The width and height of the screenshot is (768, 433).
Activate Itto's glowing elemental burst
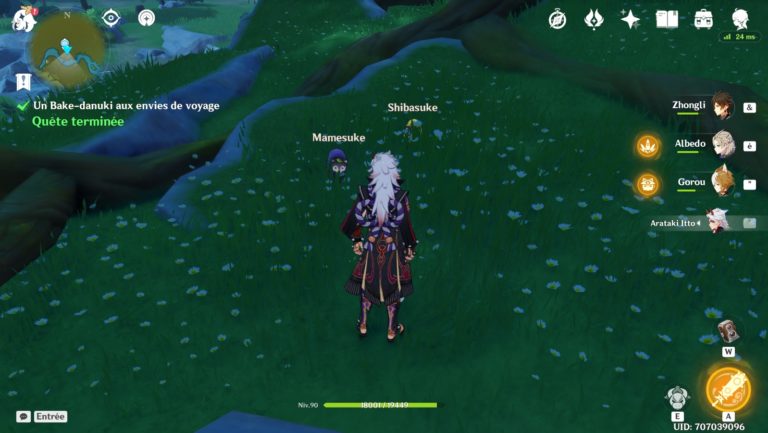(x=727, y=390)
